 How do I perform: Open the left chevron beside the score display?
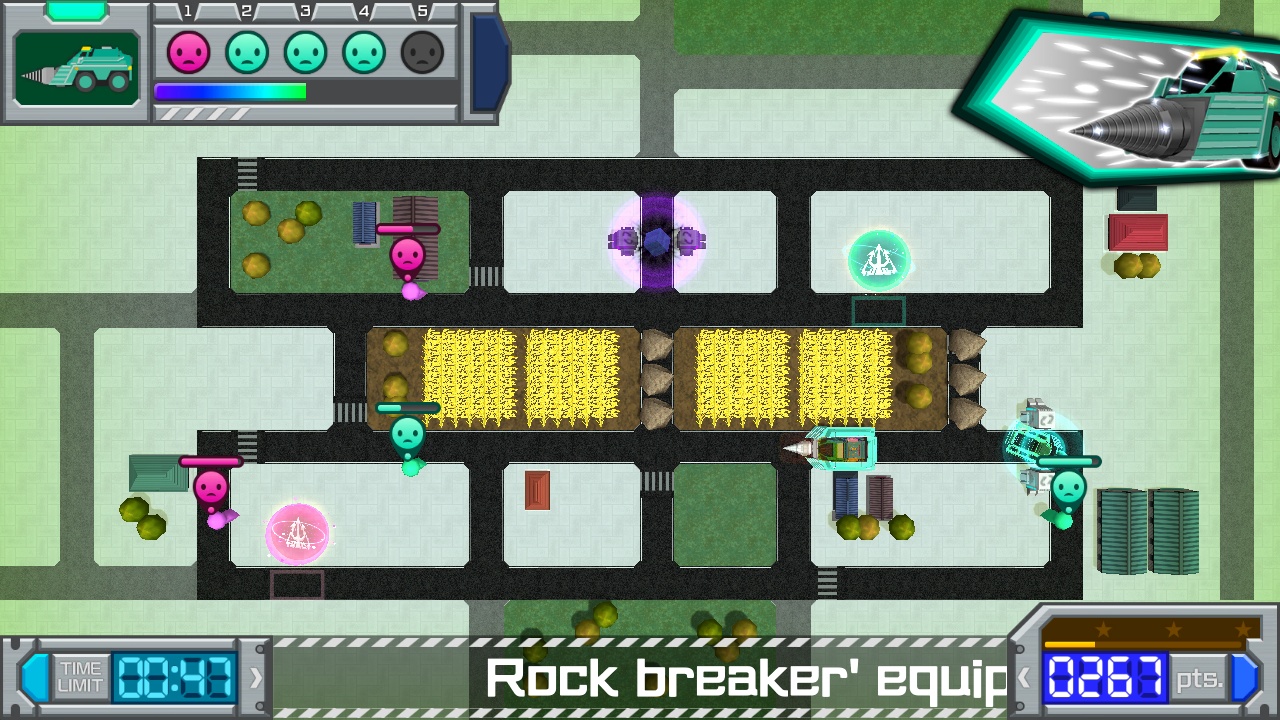click(x=1026, y=676)
